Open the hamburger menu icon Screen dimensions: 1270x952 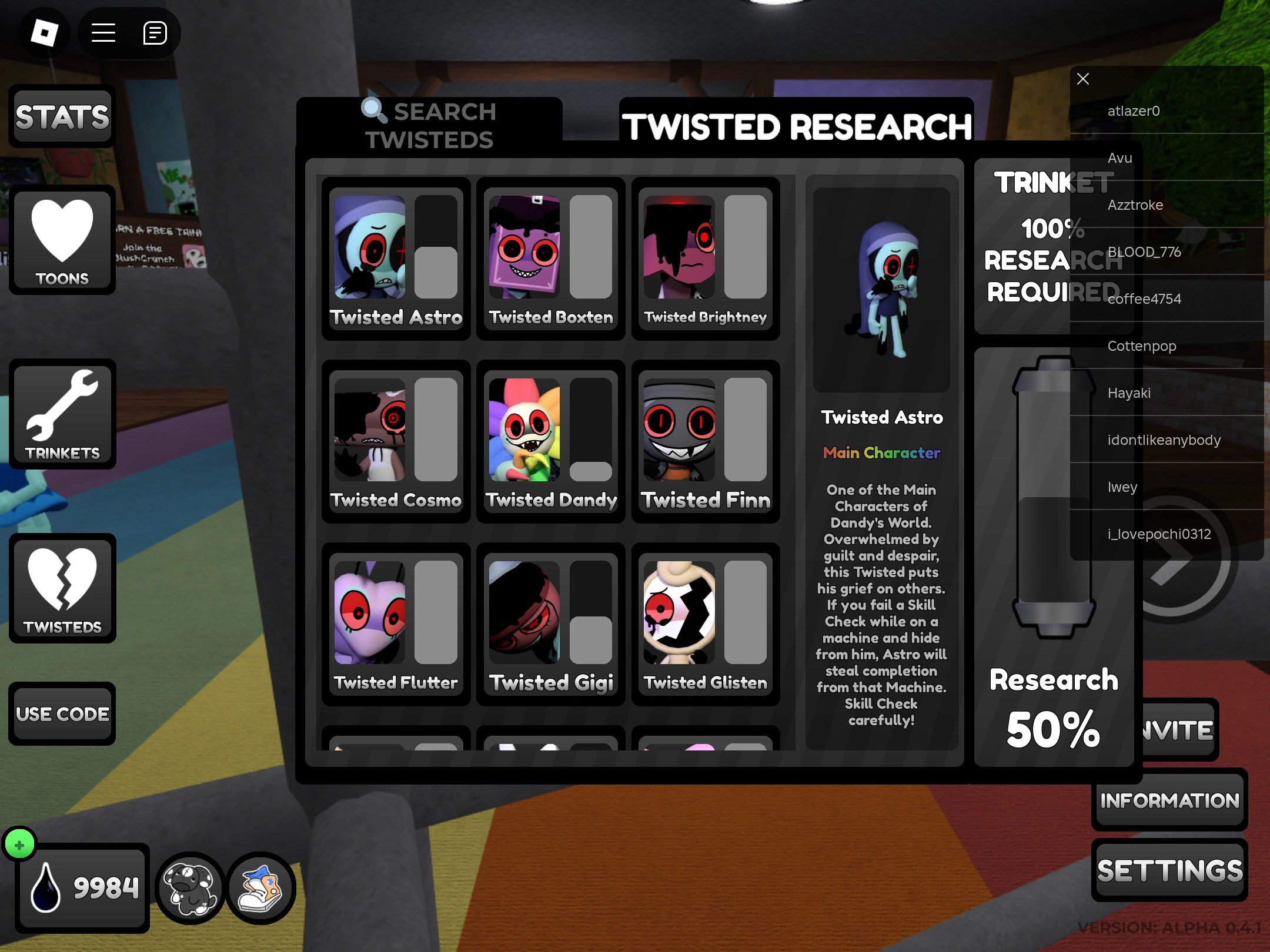pos(103,33)
